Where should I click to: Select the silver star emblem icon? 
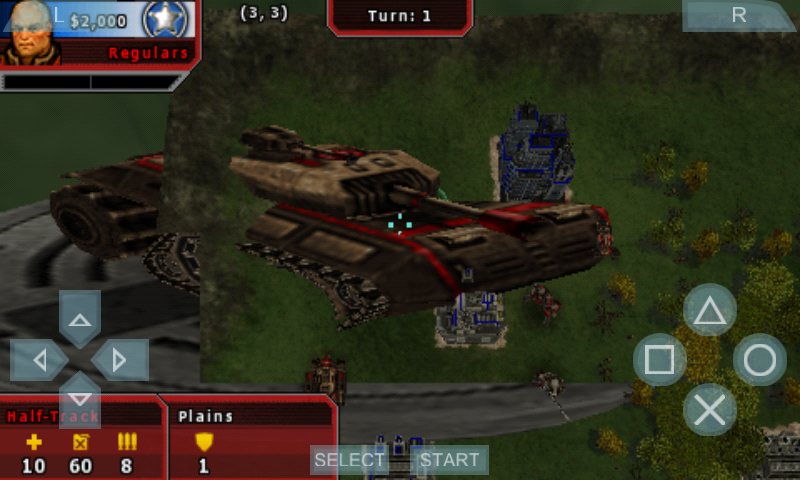[164, 20]
